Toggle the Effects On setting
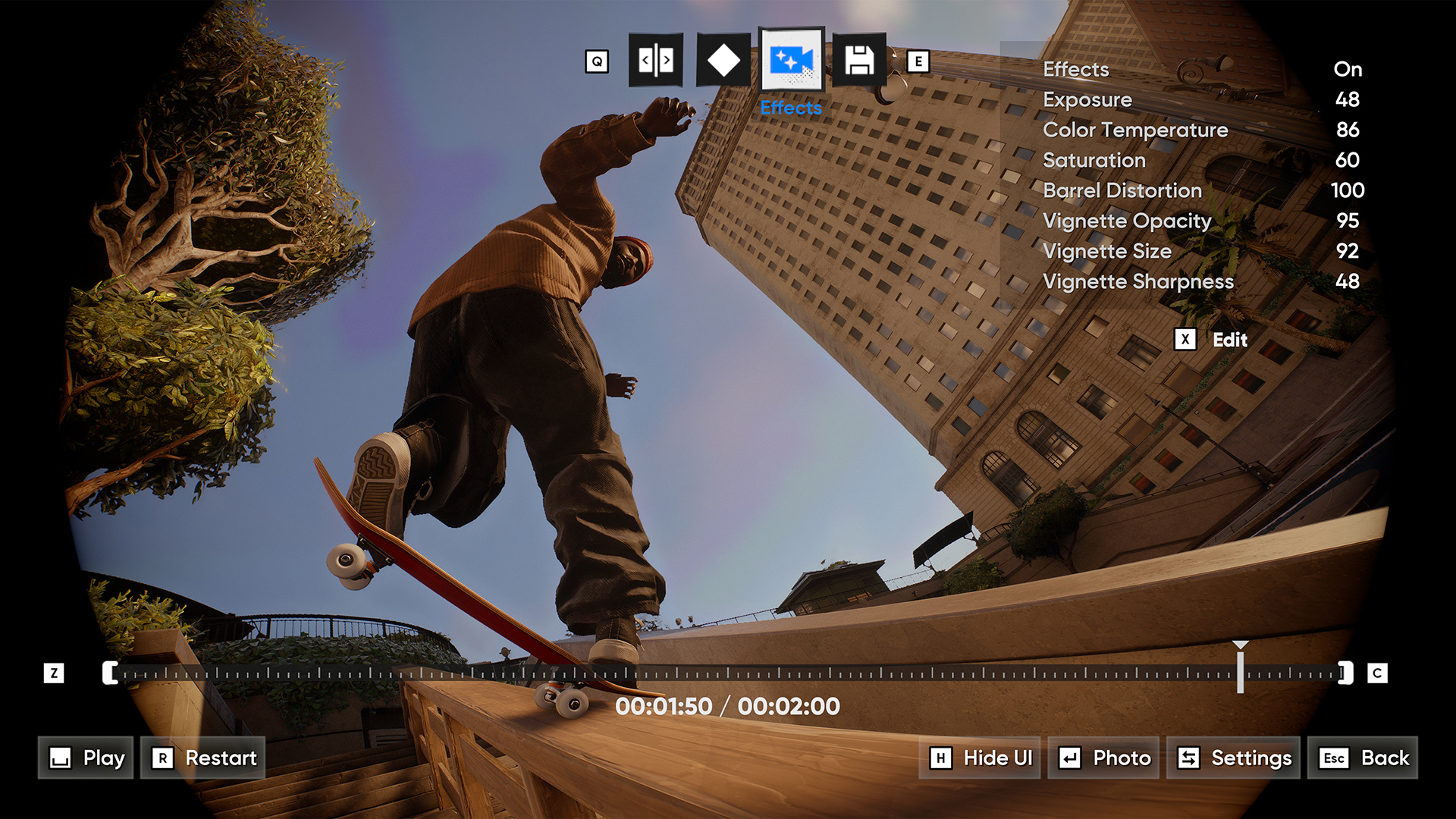The width and height of the screenshot is (1456, 819). point(1202,69)
